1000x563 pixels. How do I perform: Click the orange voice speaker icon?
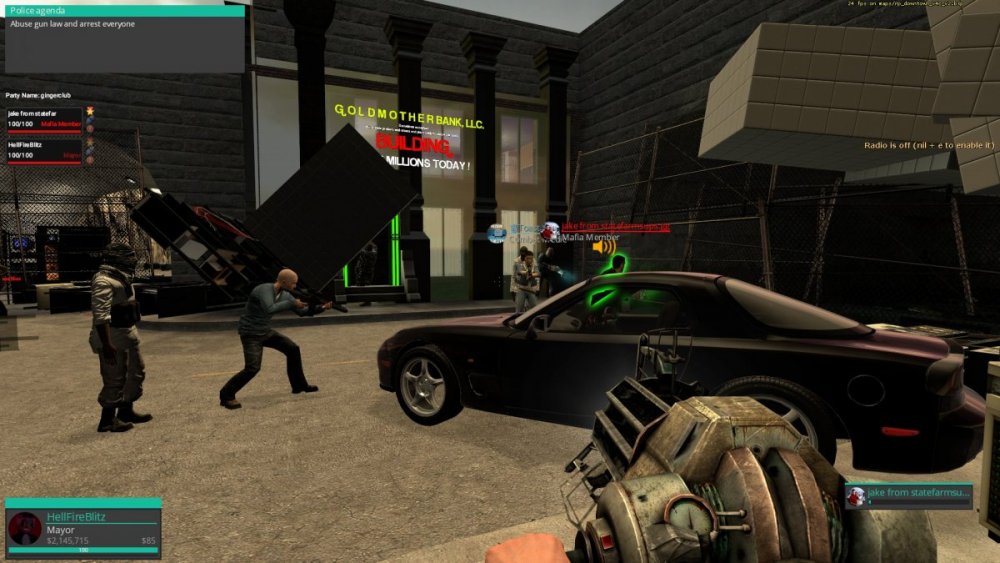point(603,246)
